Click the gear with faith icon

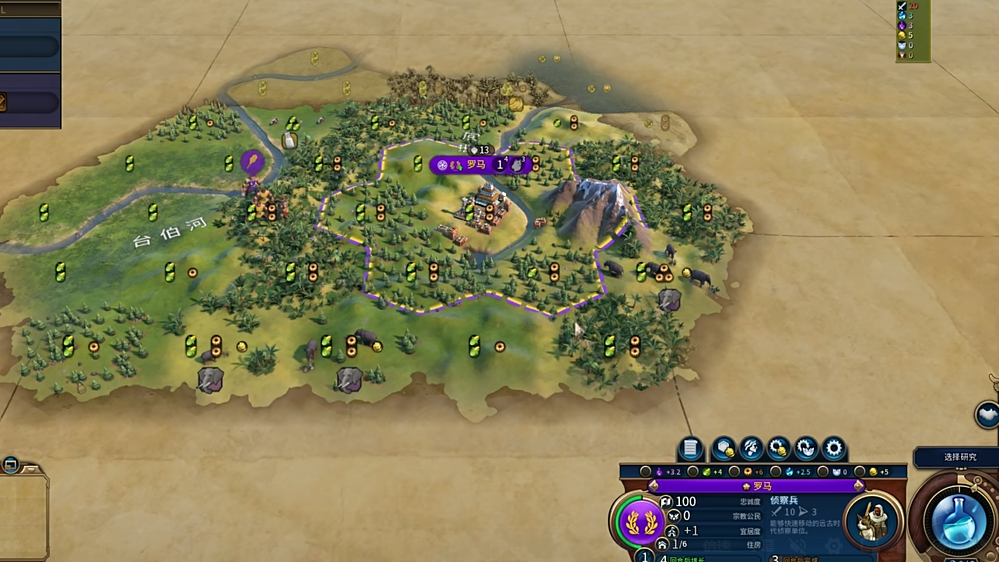pyautogui.click(x=806, y=449)
